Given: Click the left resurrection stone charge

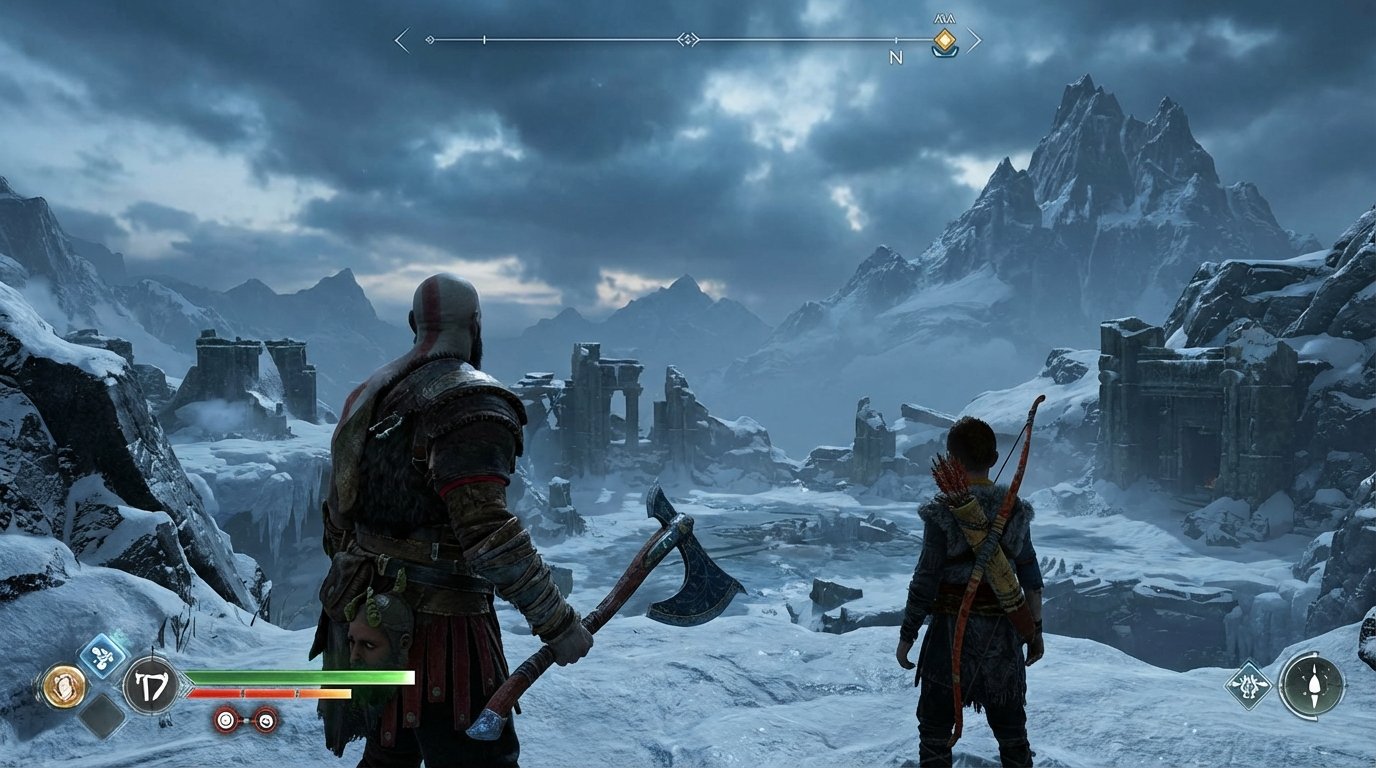Looking at the screenshot, I should point(225,720).
